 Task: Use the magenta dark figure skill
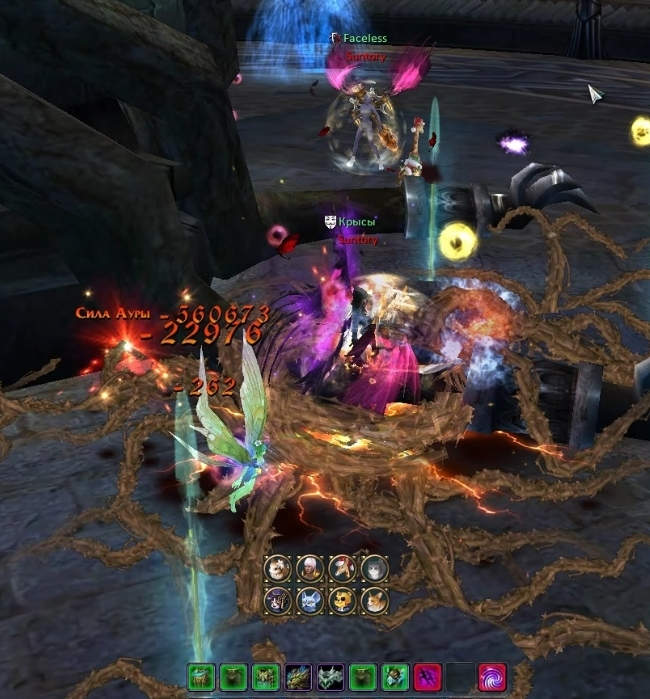[x=427, y=677]
